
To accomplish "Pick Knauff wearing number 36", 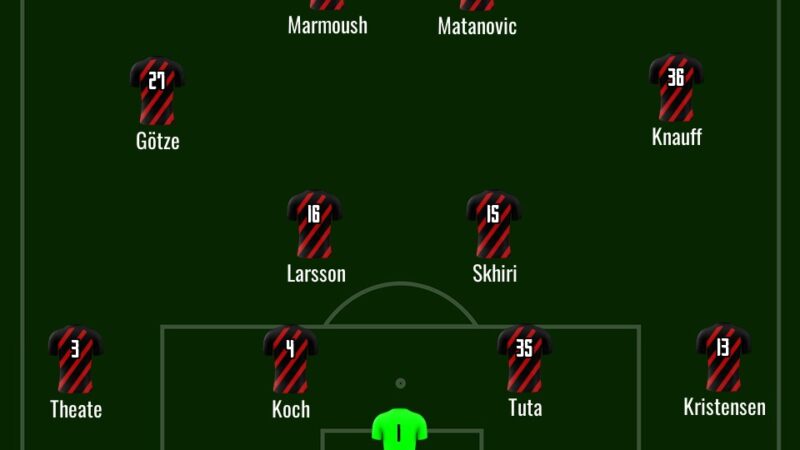I will pos(676,87).
